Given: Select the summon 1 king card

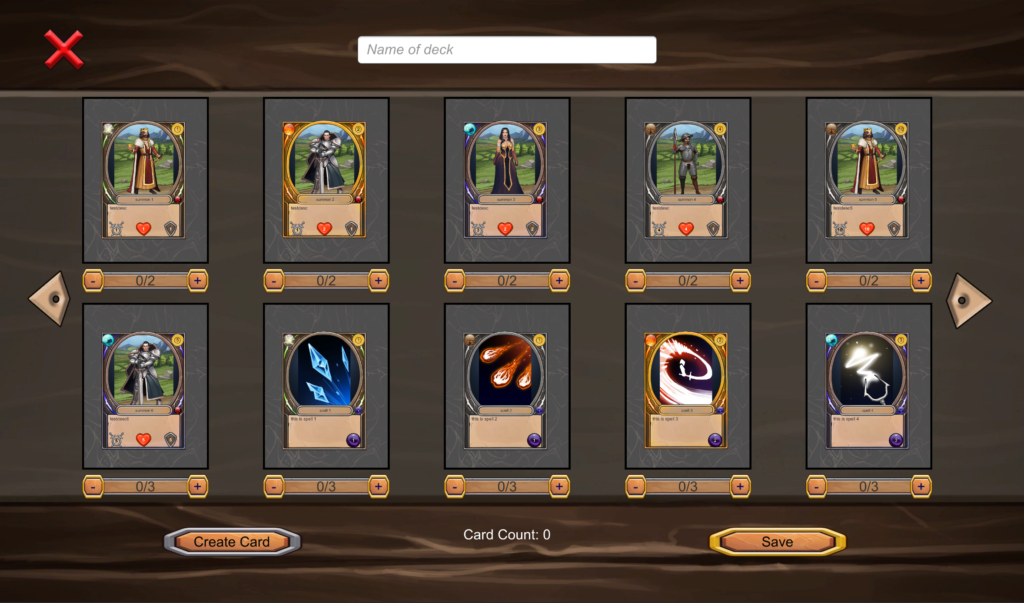Looking at the screenshot, I should click(145, 180).
